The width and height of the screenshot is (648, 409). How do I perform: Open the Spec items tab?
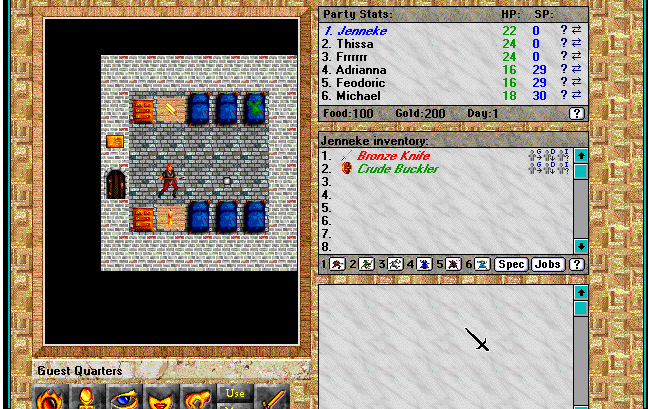coord(511,265)
